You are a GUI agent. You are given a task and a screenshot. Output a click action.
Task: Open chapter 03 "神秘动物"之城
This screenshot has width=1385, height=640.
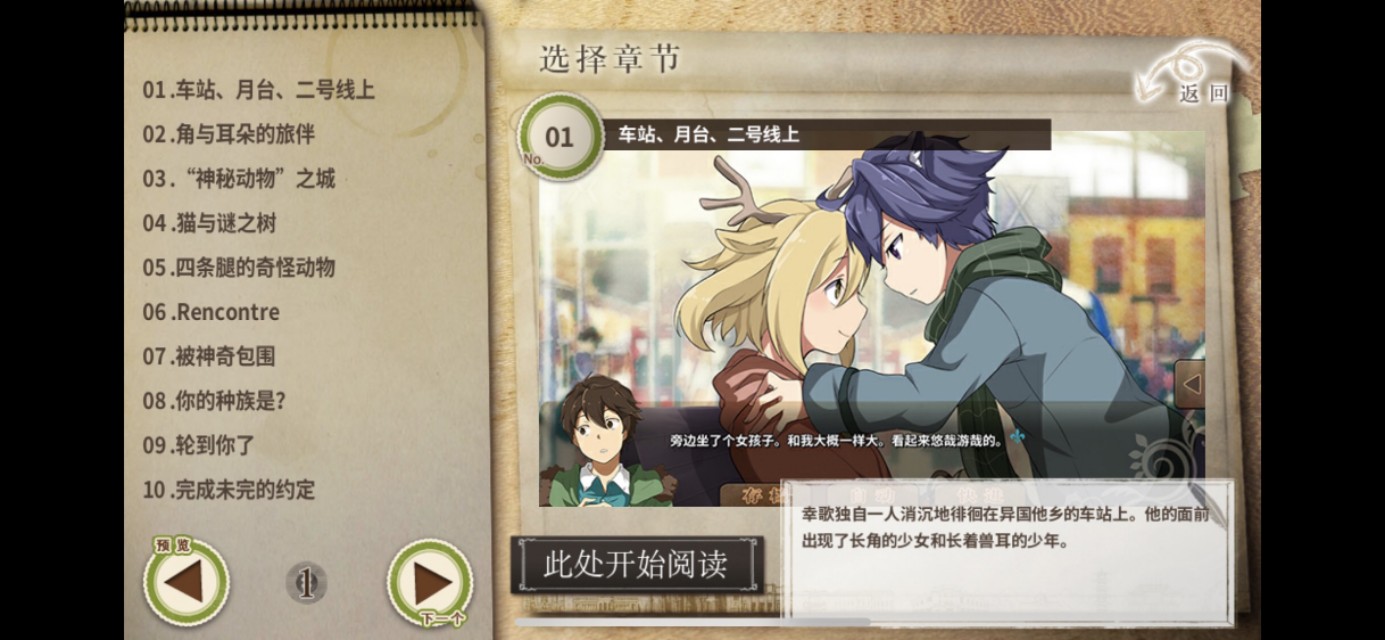point(238,179)
